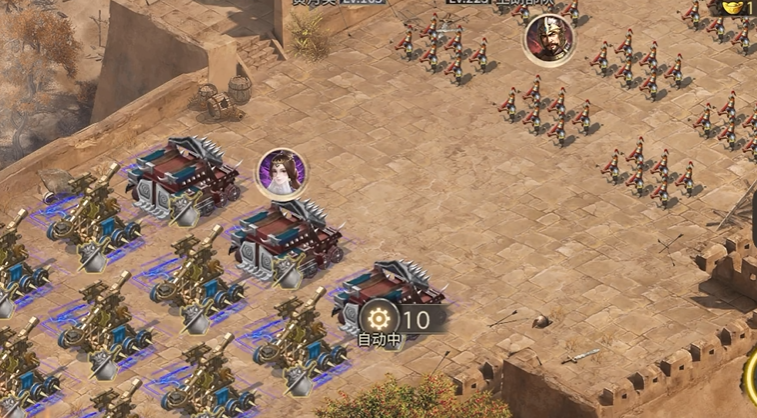Screen dimensions: 757x418
Task: Open the gold ingot currency display
Action: click(x=740, y=6)
